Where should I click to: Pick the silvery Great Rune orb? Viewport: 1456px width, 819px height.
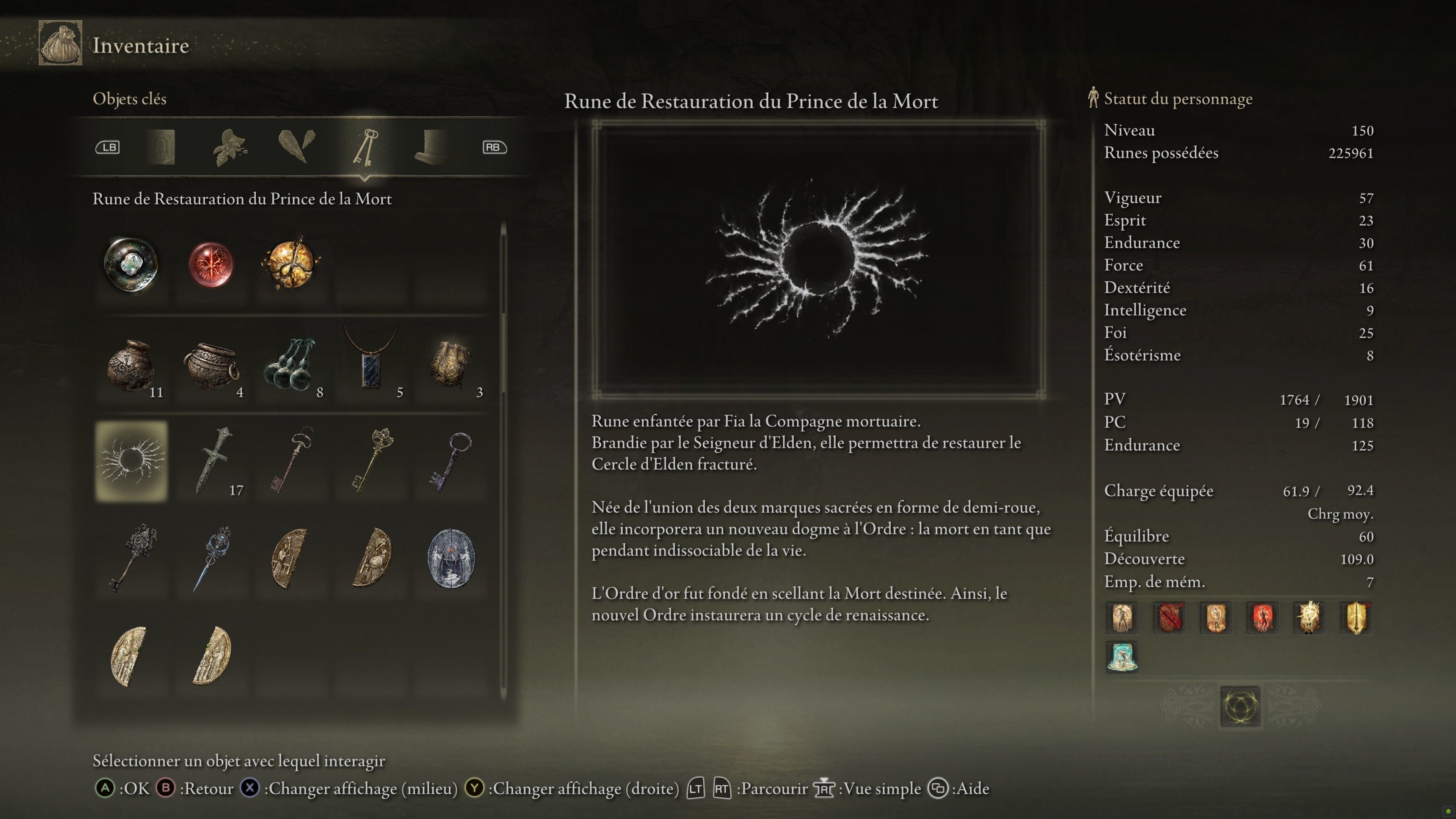coord(131,264)
